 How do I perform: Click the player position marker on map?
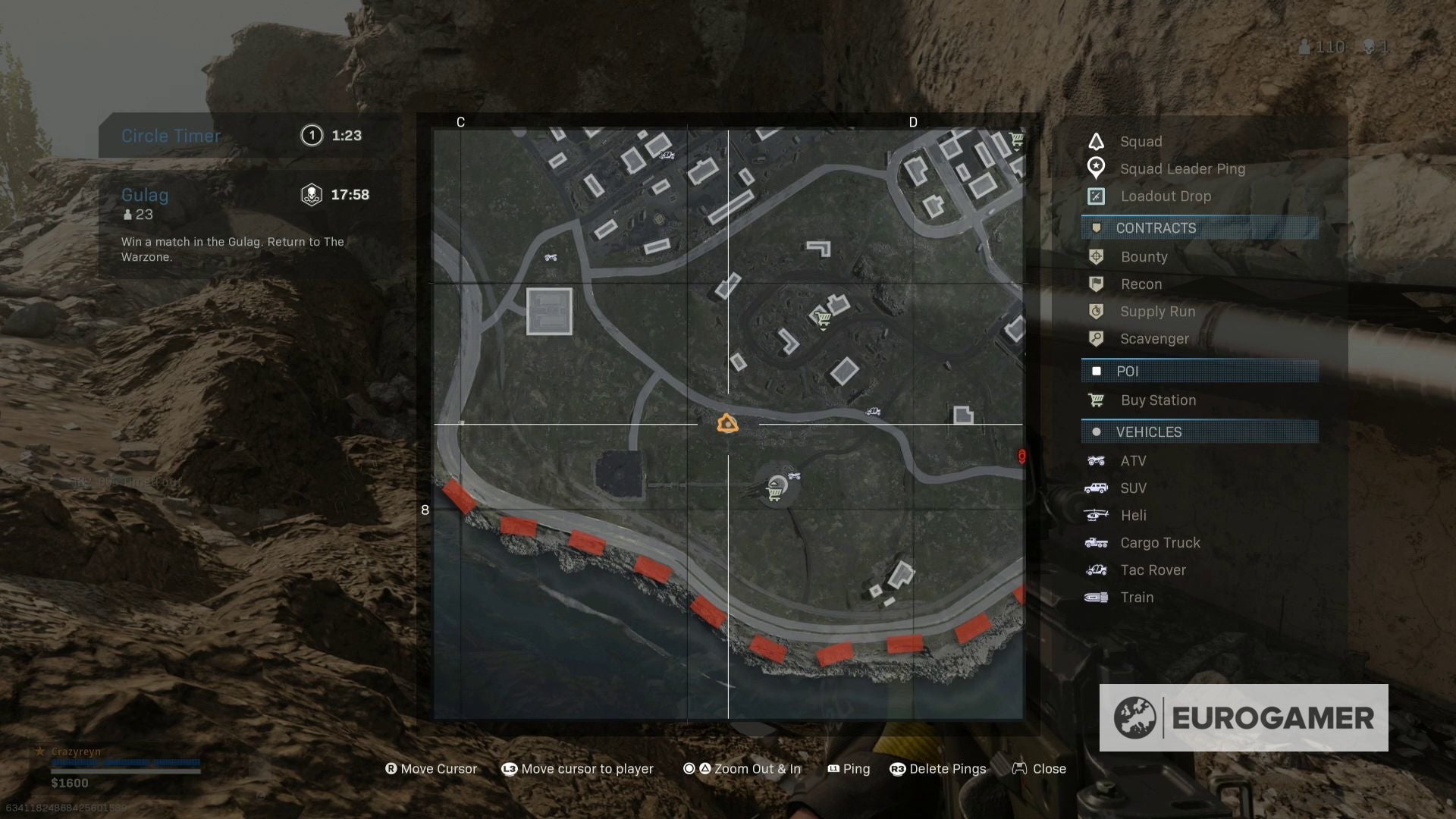click(x=726, y=422)
